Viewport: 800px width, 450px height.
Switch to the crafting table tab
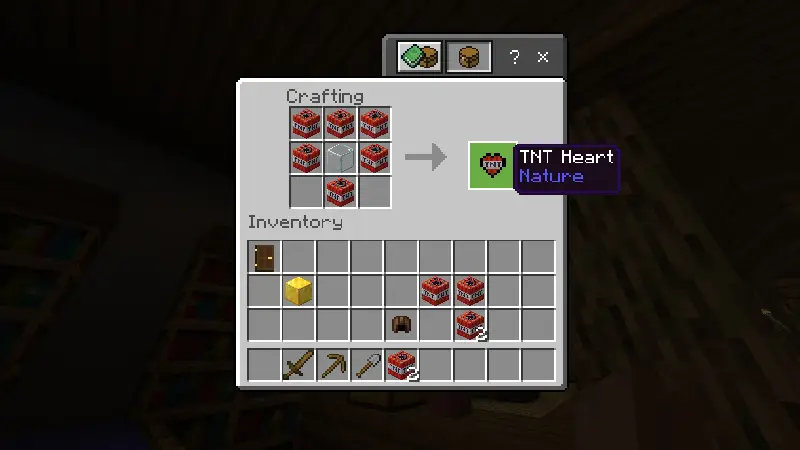click(x=469, y=57)
